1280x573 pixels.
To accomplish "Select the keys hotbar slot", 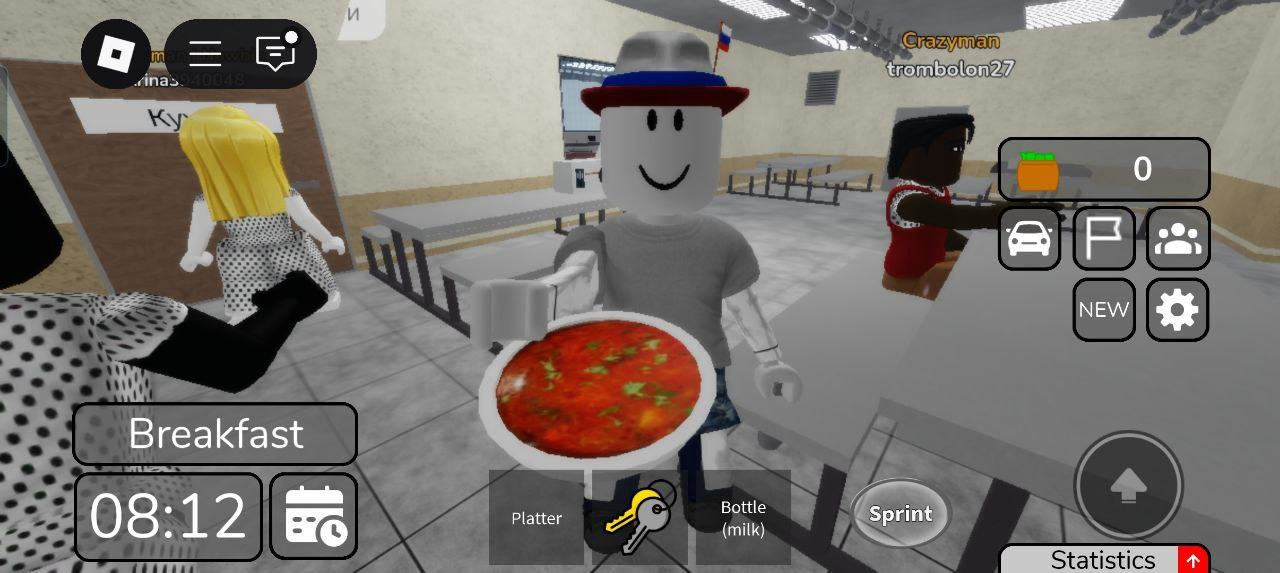I will click(640, 518).
